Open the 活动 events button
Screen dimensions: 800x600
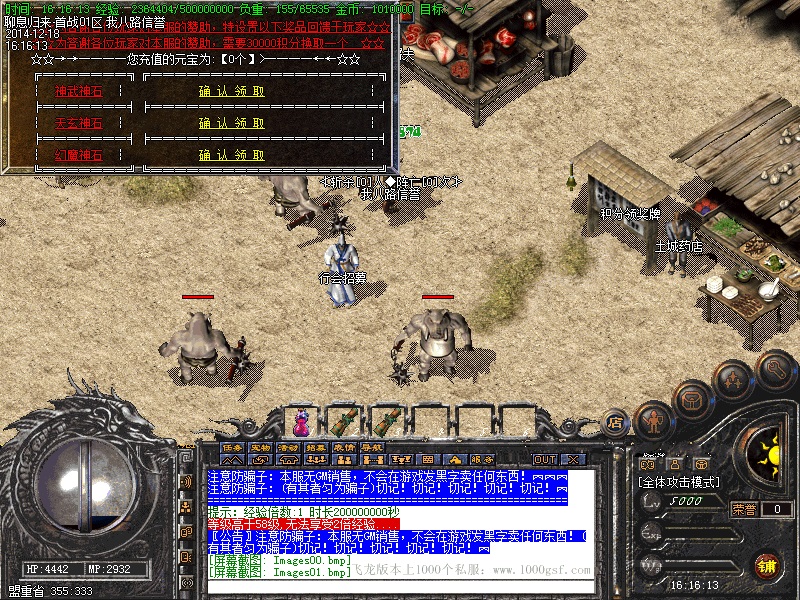coord(288,447)
